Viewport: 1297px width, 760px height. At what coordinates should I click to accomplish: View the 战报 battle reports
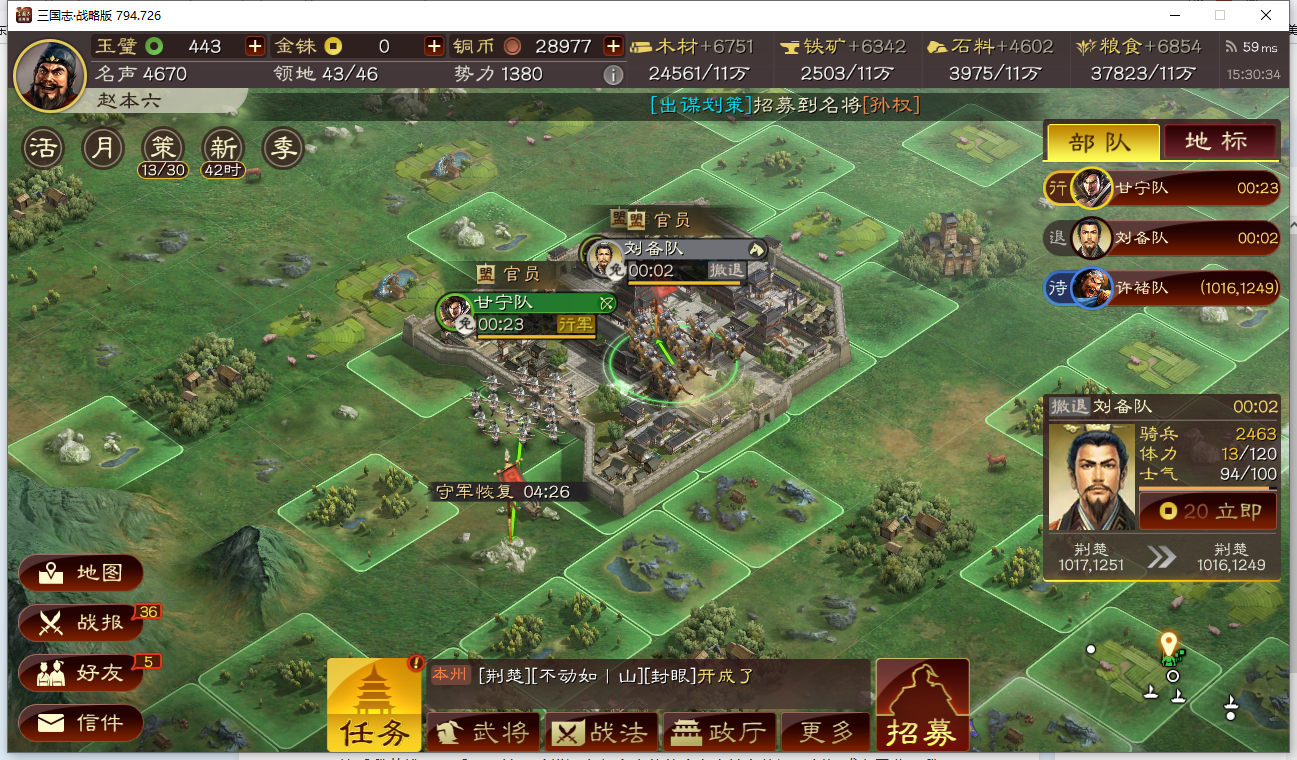pyautogui.click(x=80, y=623)
